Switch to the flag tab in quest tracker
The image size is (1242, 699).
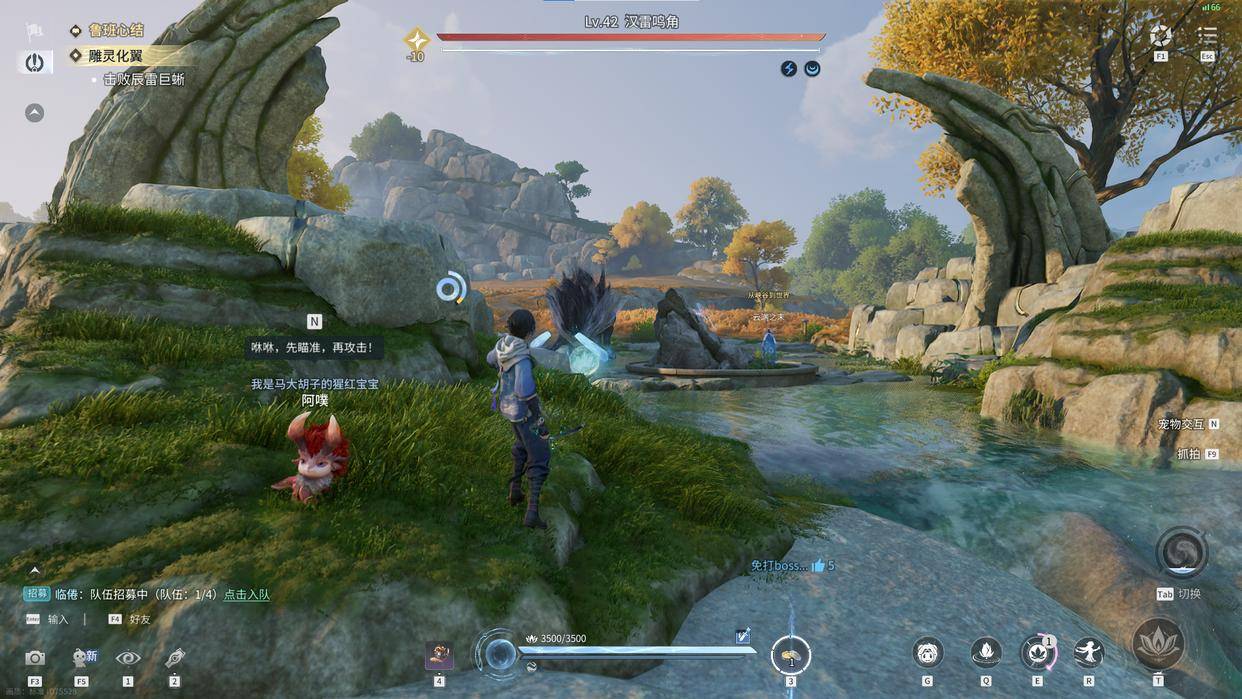click(35, 31)
